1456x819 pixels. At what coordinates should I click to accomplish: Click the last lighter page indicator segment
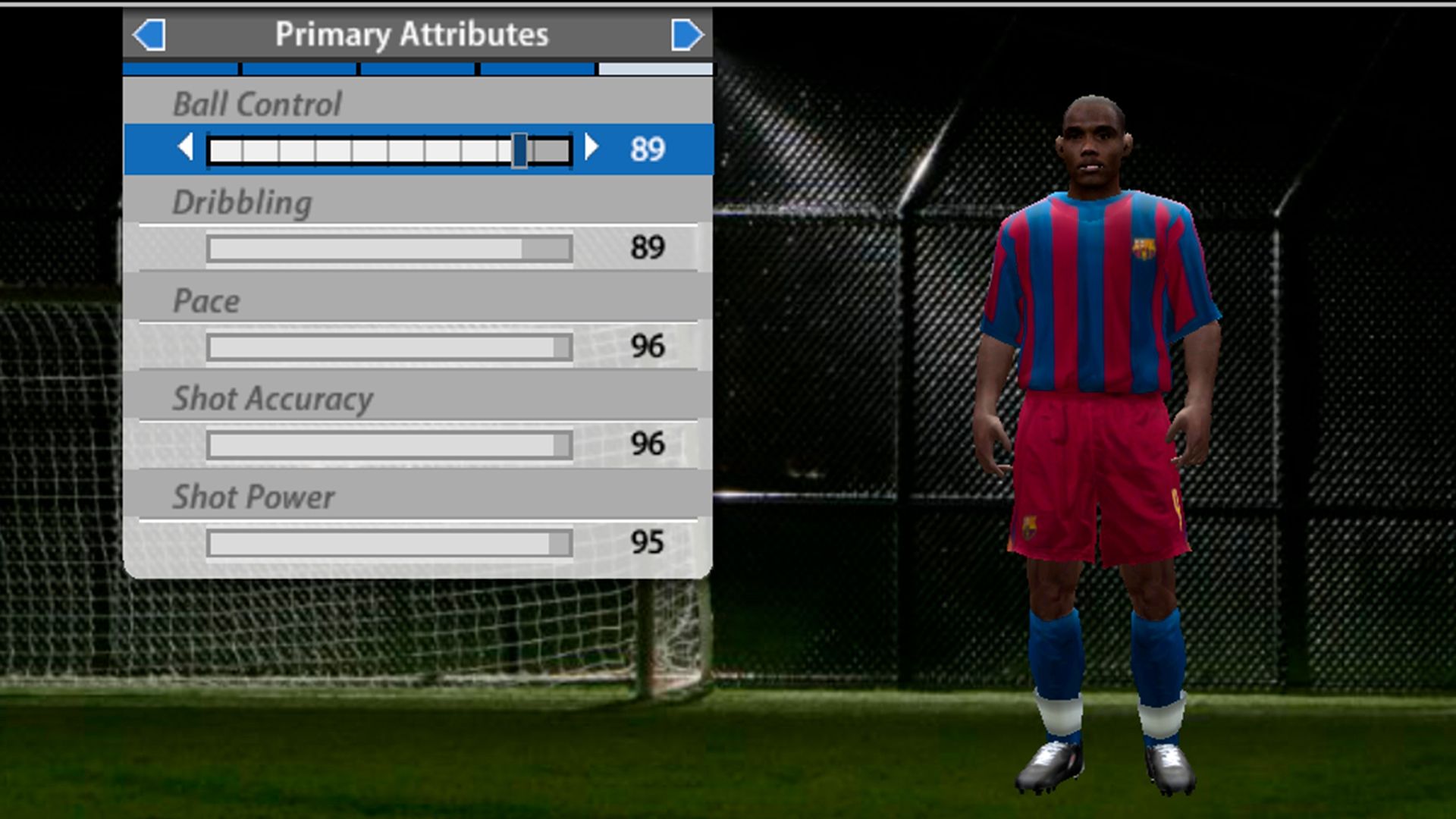654,69
